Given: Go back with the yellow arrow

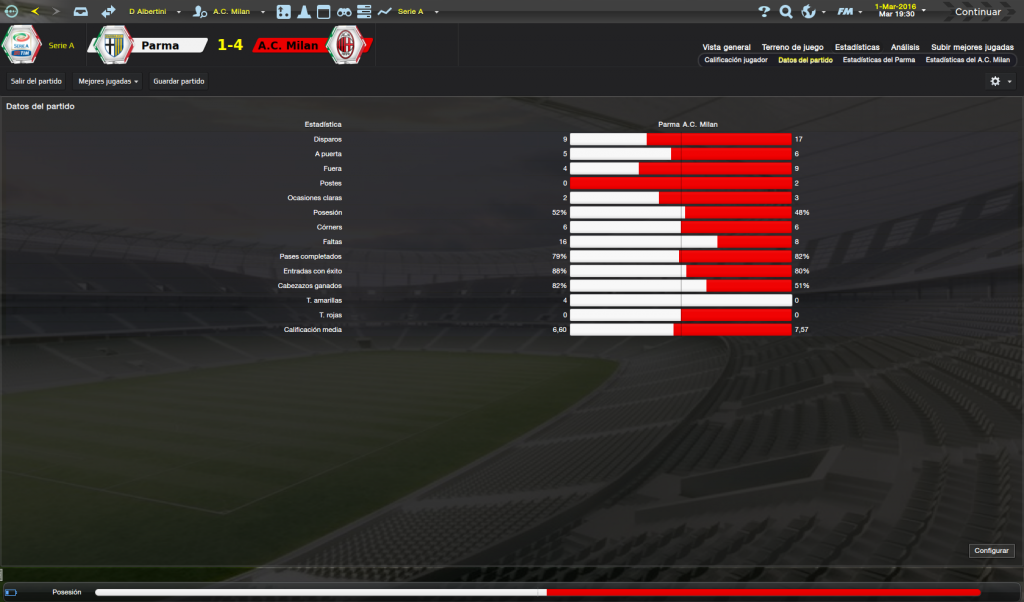Looking at the screenshot, I should click(x=35, y=12).
